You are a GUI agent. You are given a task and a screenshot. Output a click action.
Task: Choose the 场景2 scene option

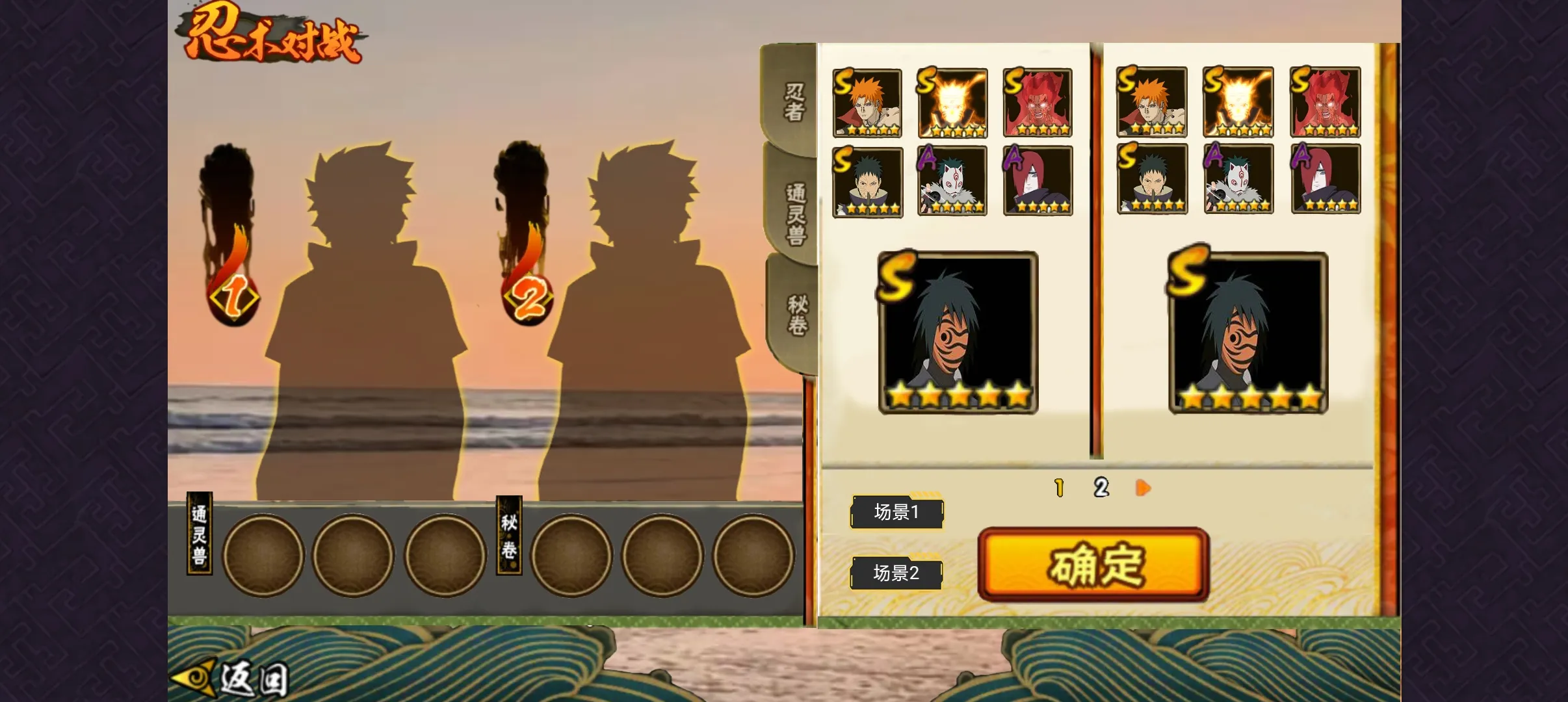[x=896, y=573]
